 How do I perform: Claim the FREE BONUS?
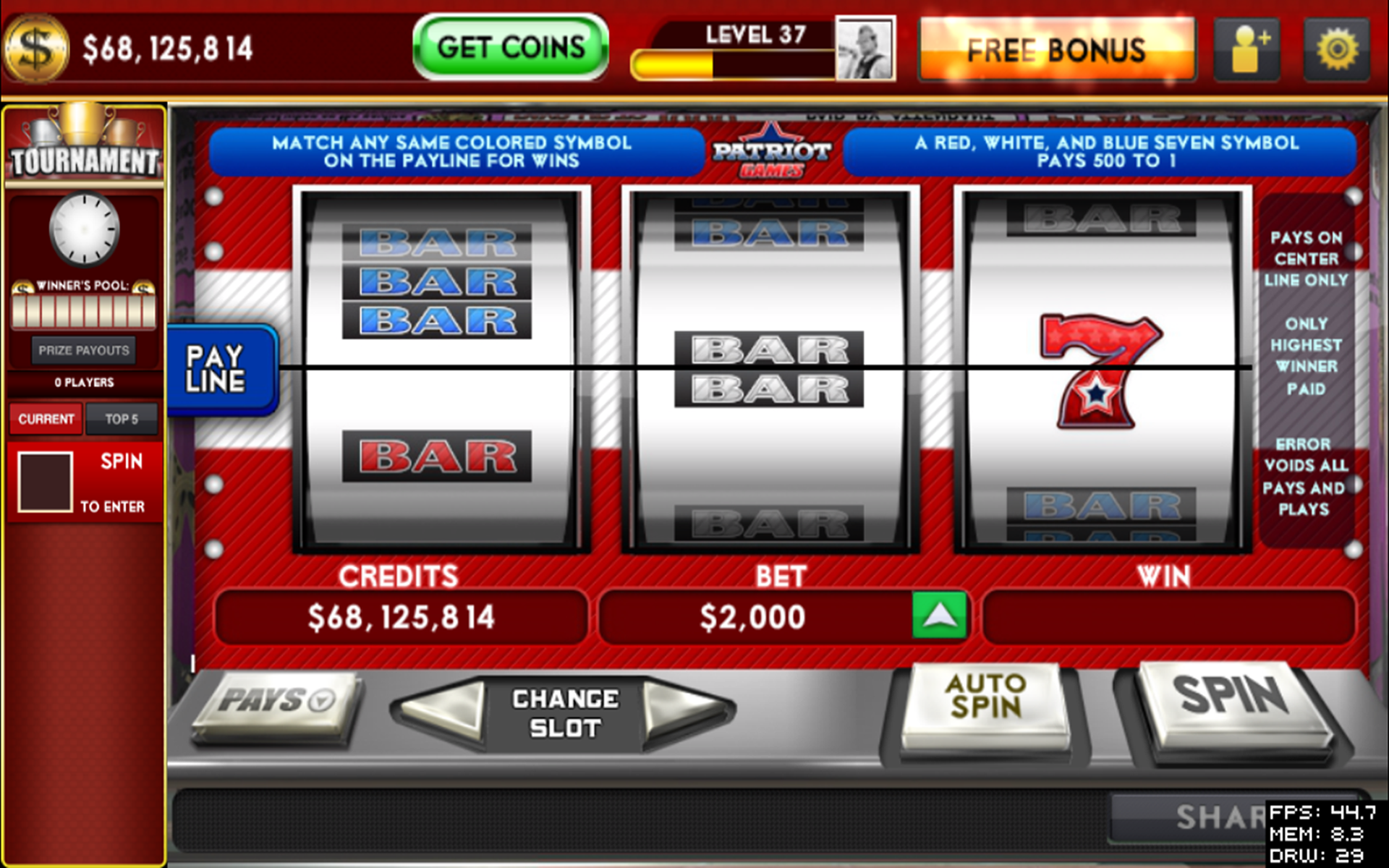pos(1056,49)
